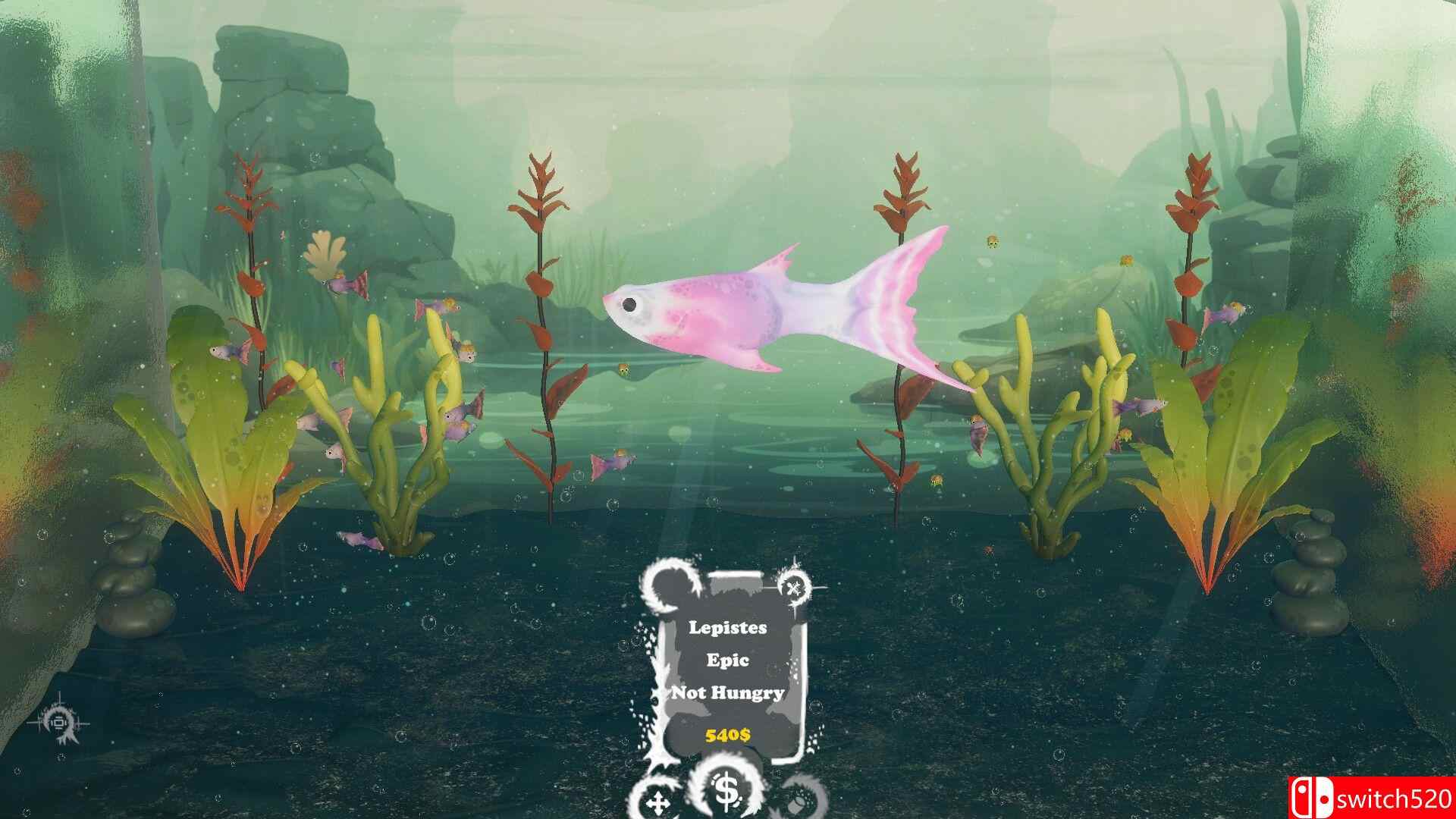Expand the Lepistes name heading on the card
This screenshot has width=1456, height=819.
[x=728, y=627]
